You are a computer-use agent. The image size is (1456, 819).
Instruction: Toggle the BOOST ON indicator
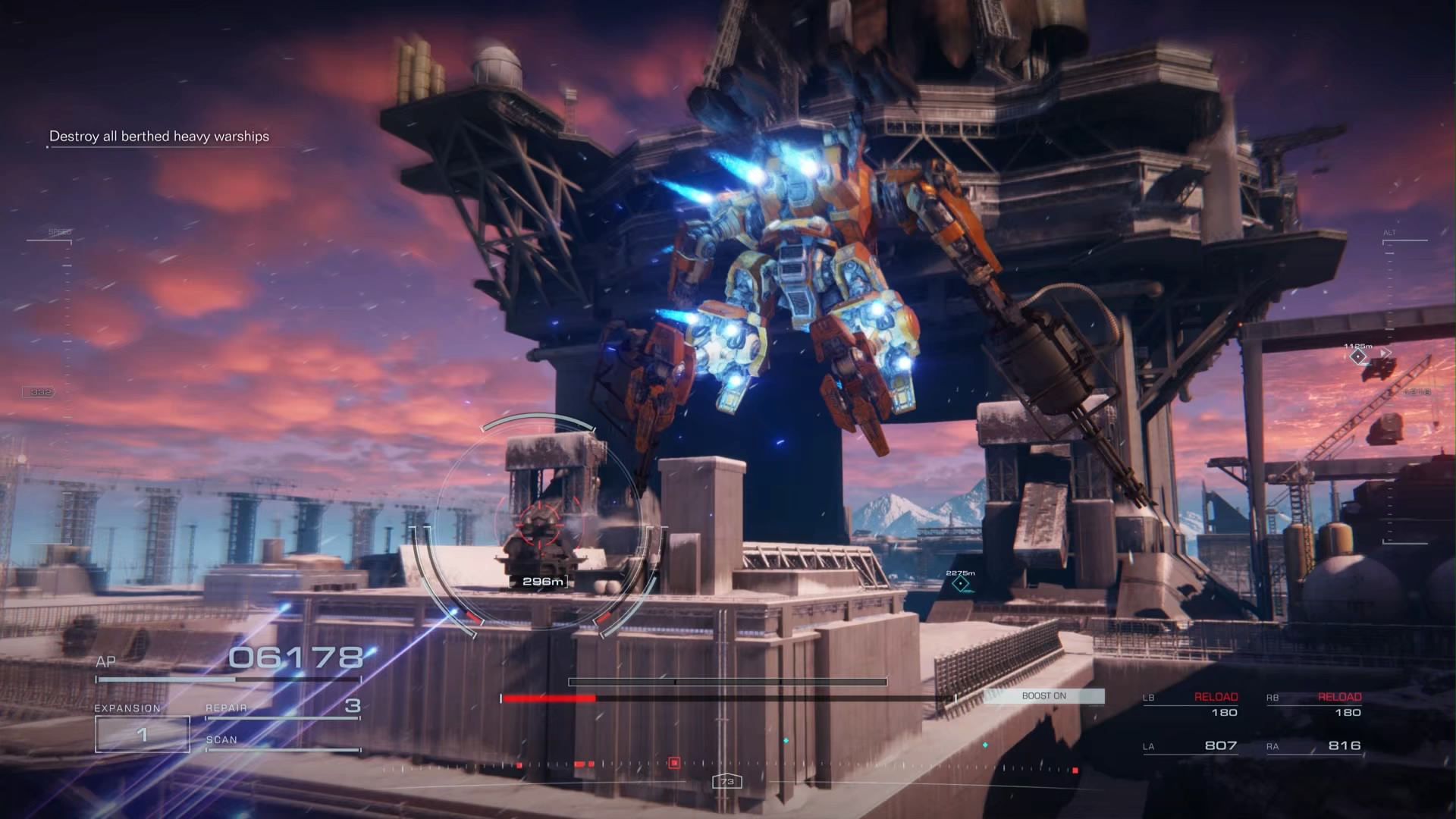1044,695
